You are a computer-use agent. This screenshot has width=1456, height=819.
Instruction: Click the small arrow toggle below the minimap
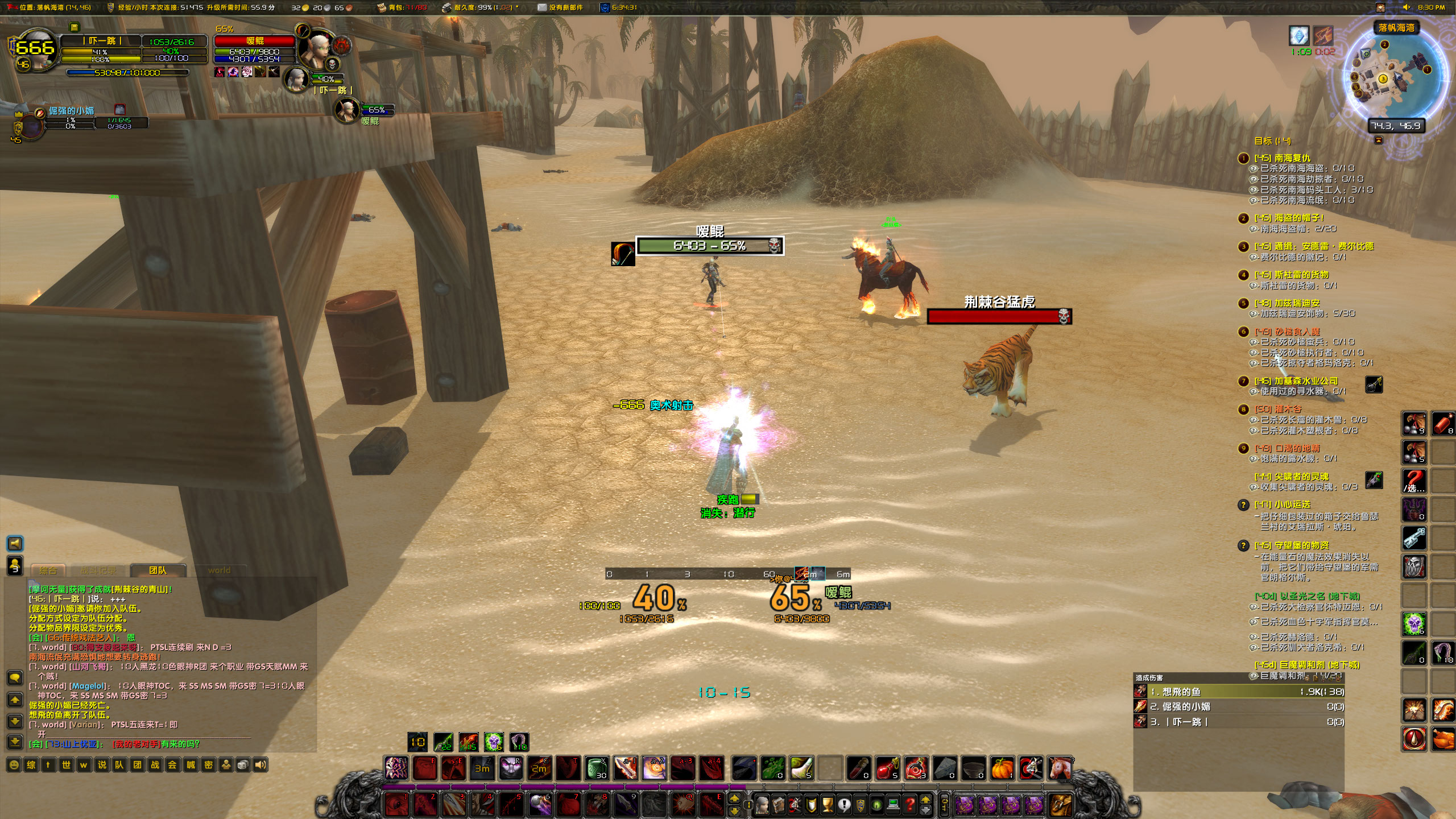pos(1379,139)
